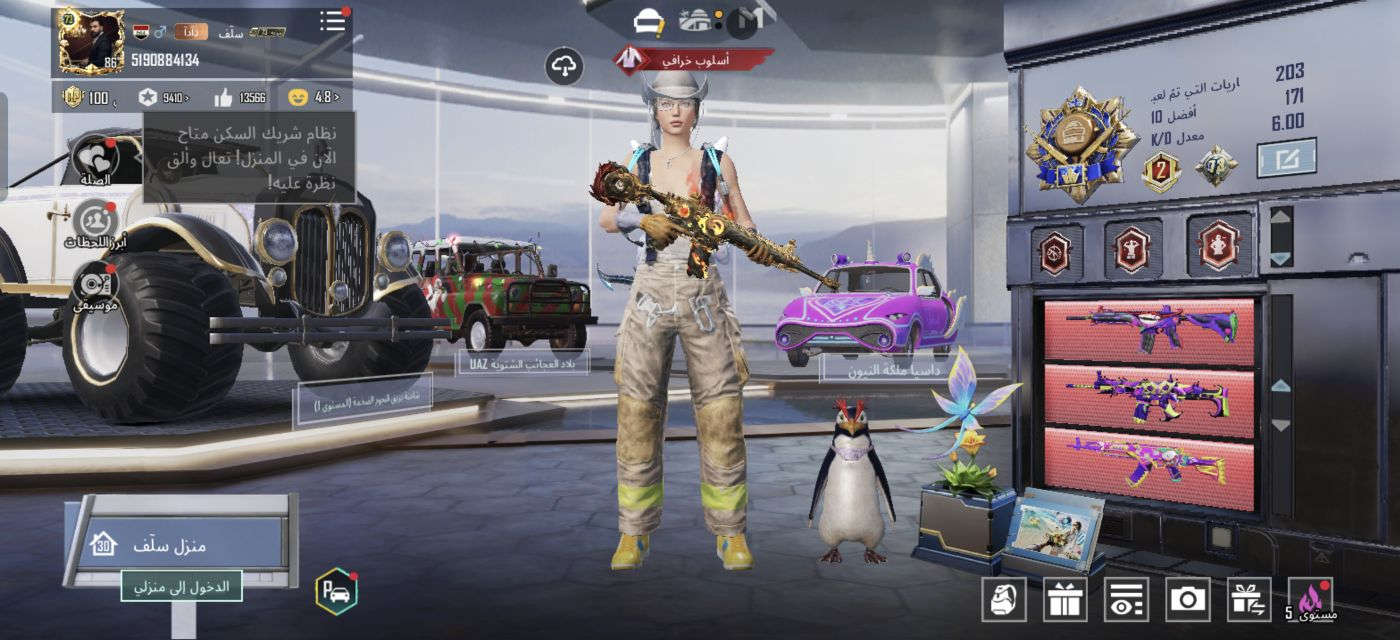The image size is (1400, 640).
Task: Tap the cloud download icon
Action: 565,66
